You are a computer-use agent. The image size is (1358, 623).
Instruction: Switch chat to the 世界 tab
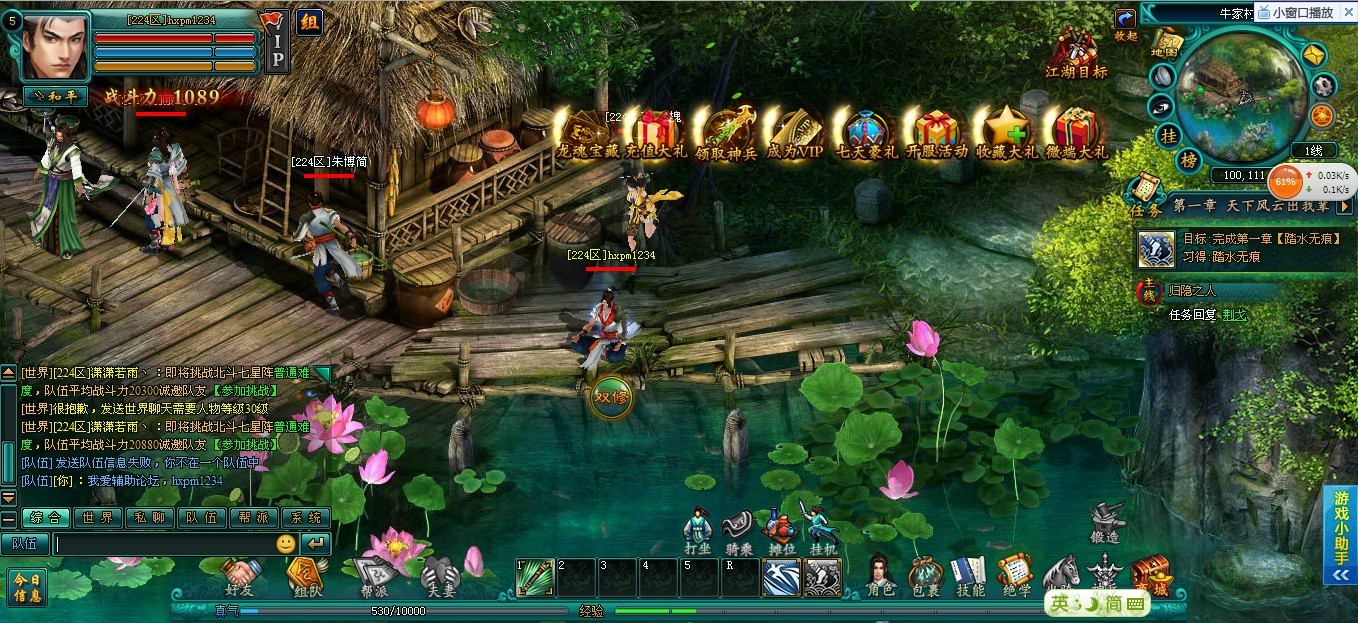[x=97, y=518]
